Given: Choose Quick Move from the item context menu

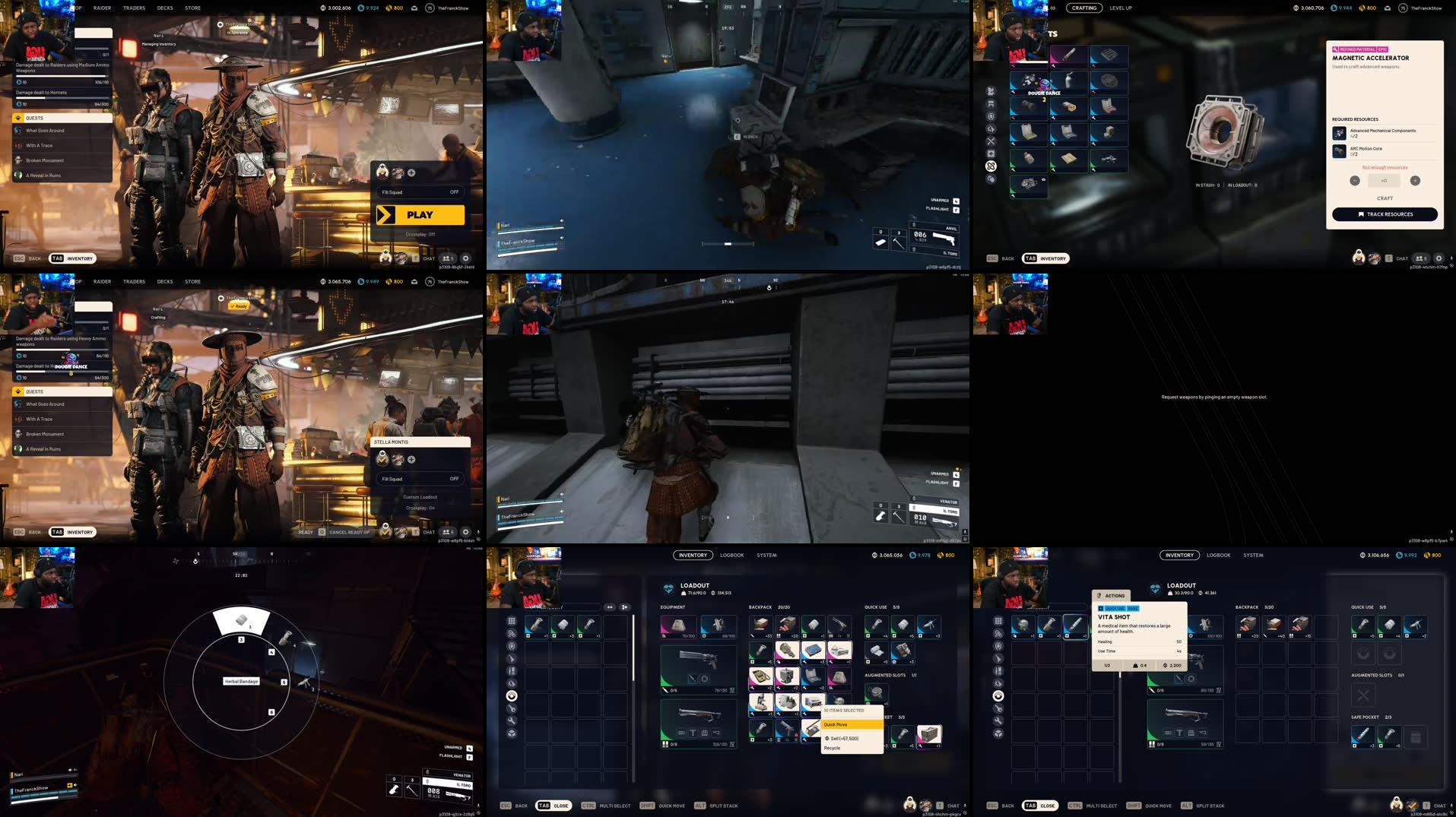Looking at the screenshot, I should click(x=836, y=724).
